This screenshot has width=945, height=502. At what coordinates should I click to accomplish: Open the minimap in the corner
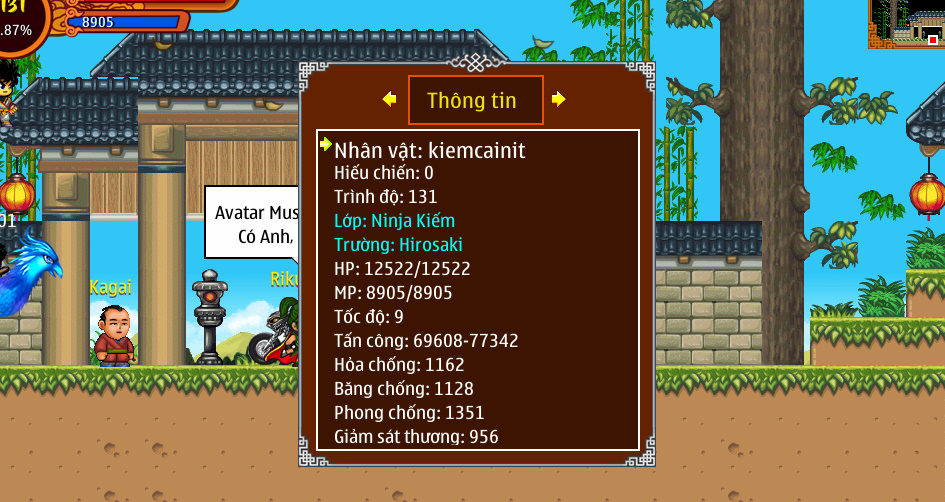[x=906, y=23]
